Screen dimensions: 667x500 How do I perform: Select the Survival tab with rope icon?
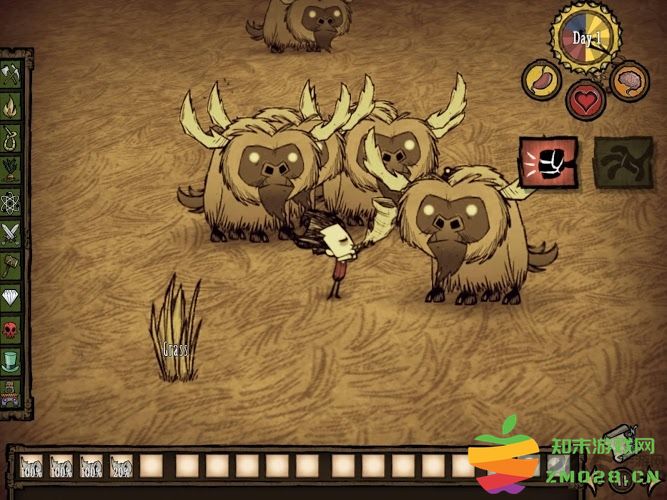(13, 137)
